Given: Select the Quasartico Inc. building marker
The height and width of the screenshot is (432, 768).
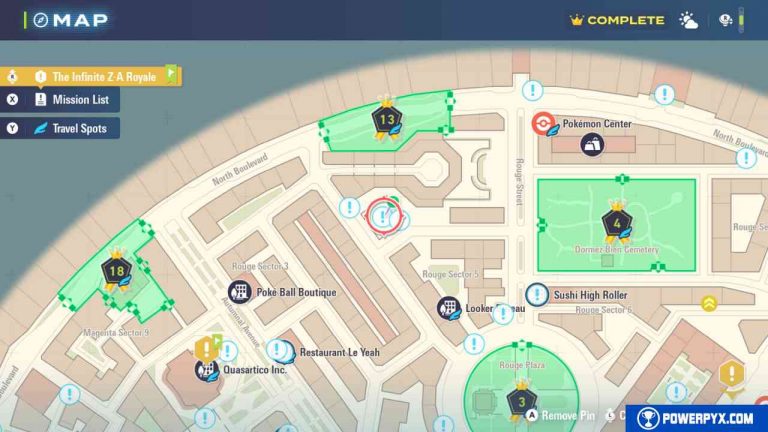Looking at the screenshot, I should [x=207, y=370].
